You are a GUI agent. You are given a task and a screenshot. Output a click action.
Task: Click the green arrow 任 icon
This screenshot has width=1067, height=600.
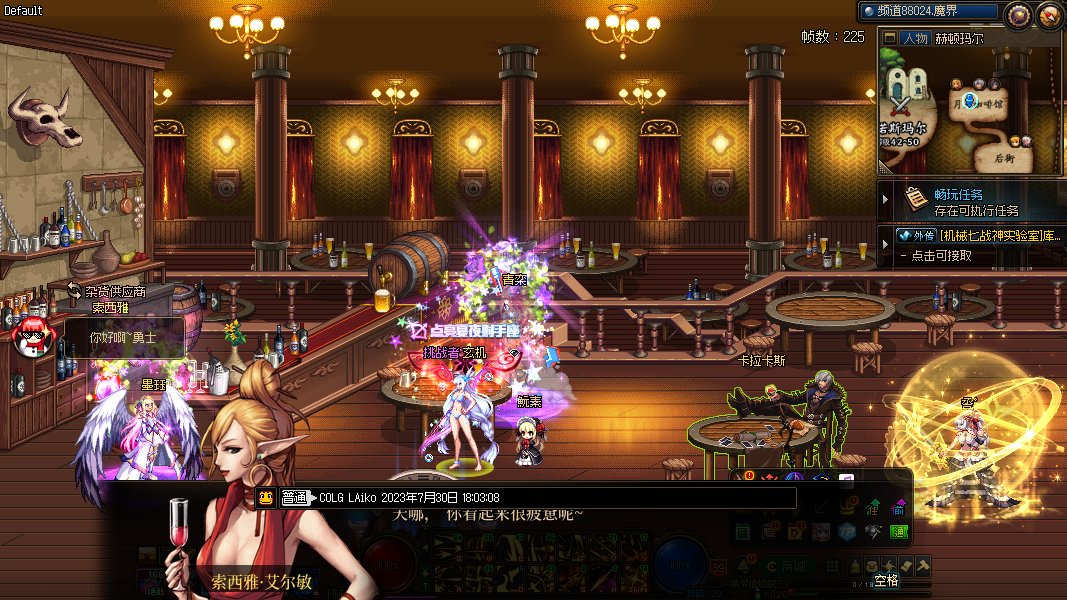(x=873, y=506)
